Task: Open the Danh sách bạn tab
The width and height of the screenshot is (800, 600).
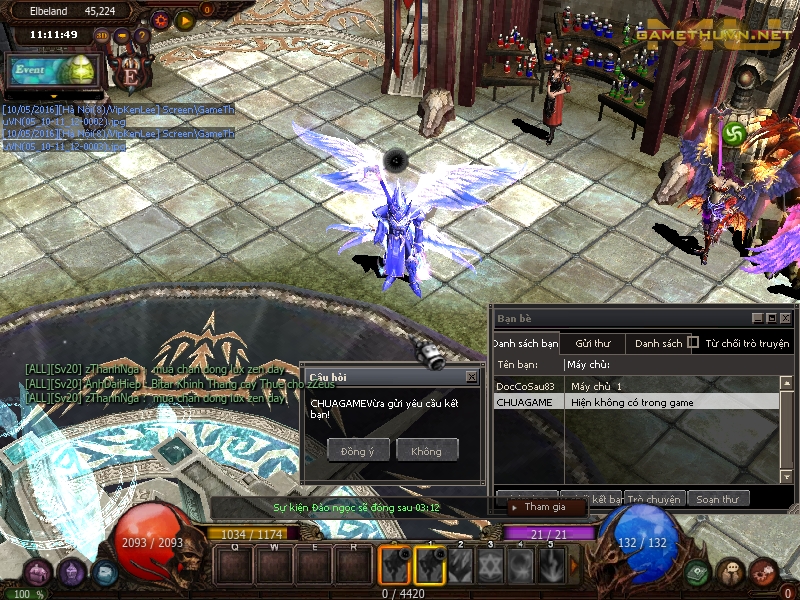Action: click(x=526, y=343)
